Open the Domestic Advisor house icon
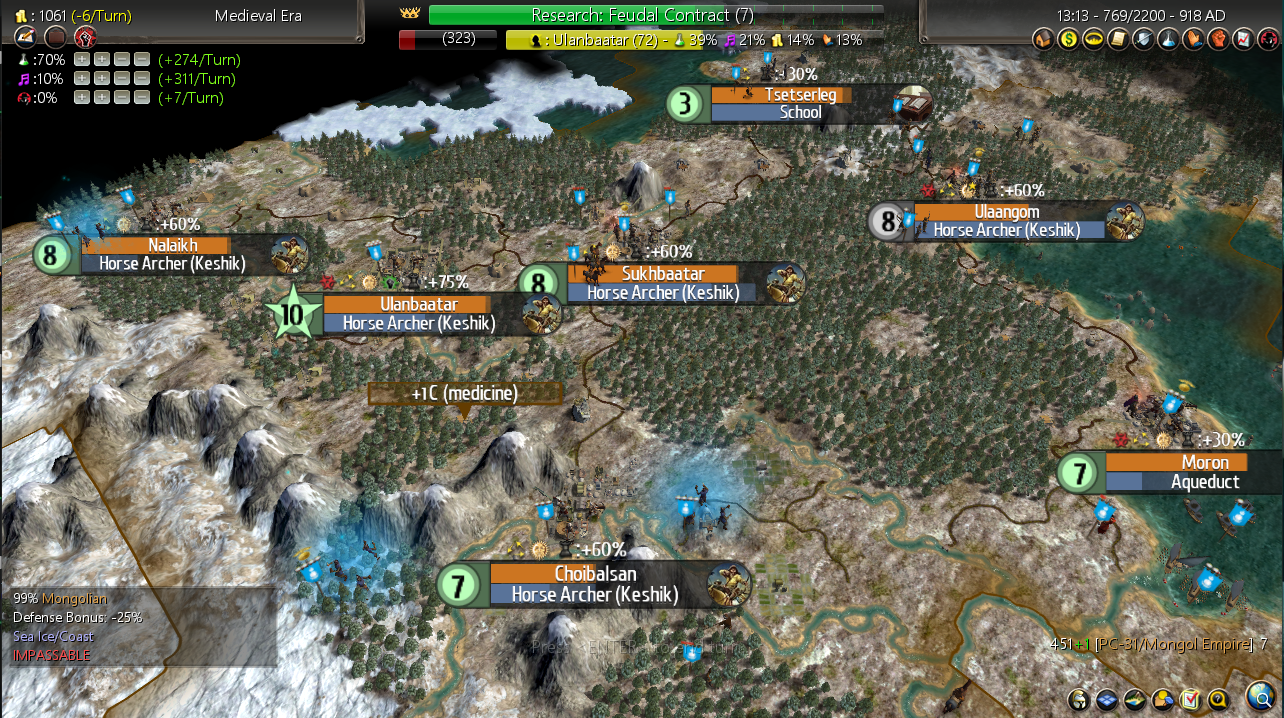 (x=1042, y=40)
